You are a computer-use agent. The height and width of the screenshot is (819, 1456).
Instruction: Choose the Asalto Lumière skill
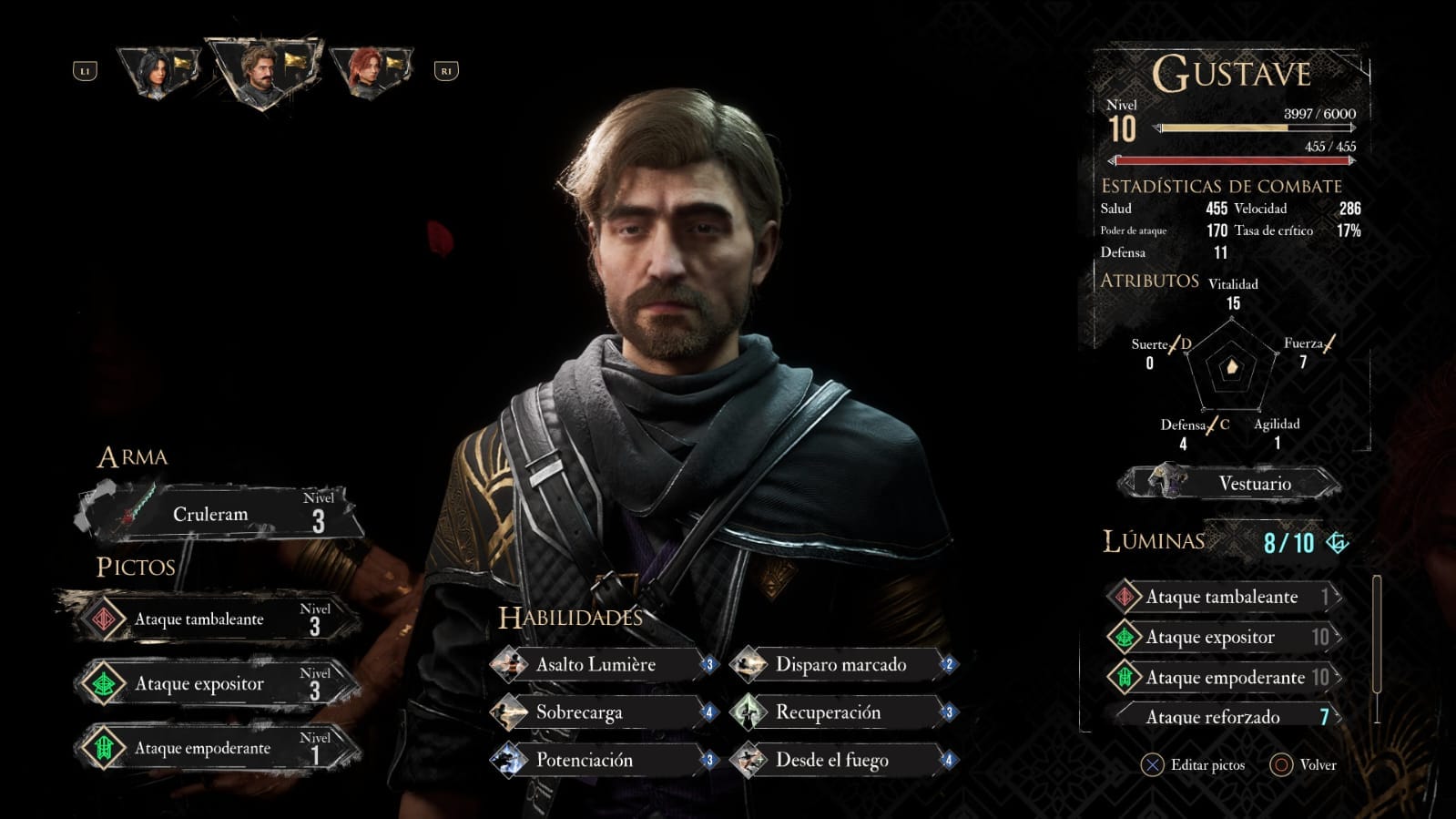pyautogui.click(x=602, y=665)
